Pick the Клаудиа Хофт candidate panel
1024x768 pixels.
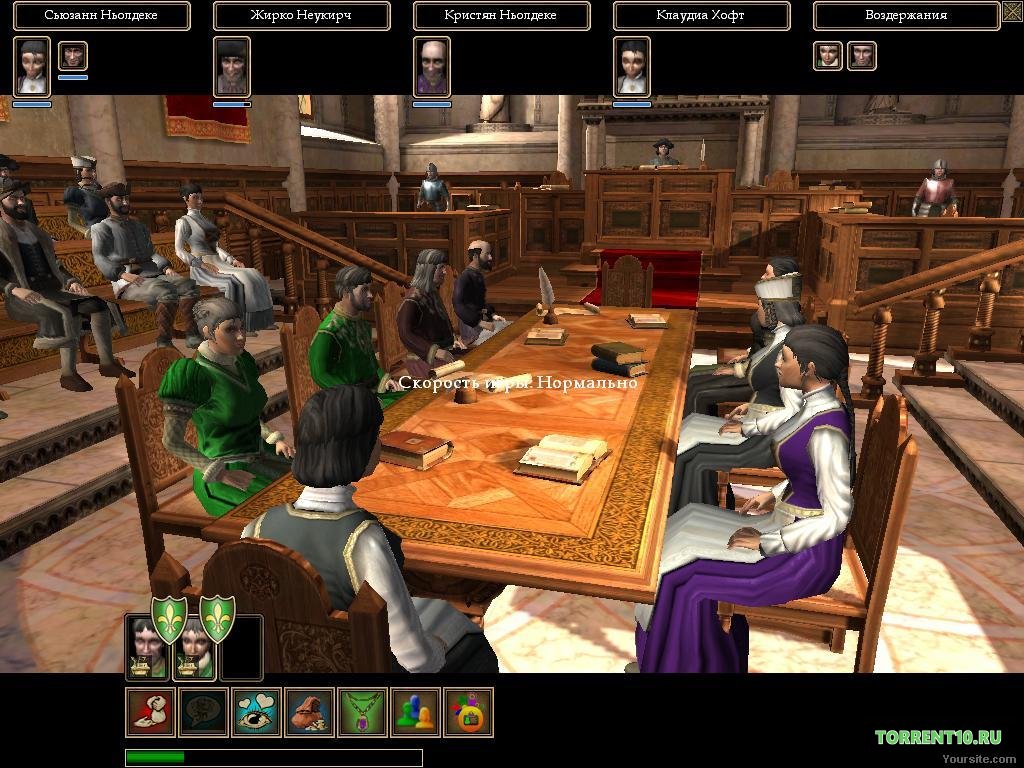click(x=701, y=16)
